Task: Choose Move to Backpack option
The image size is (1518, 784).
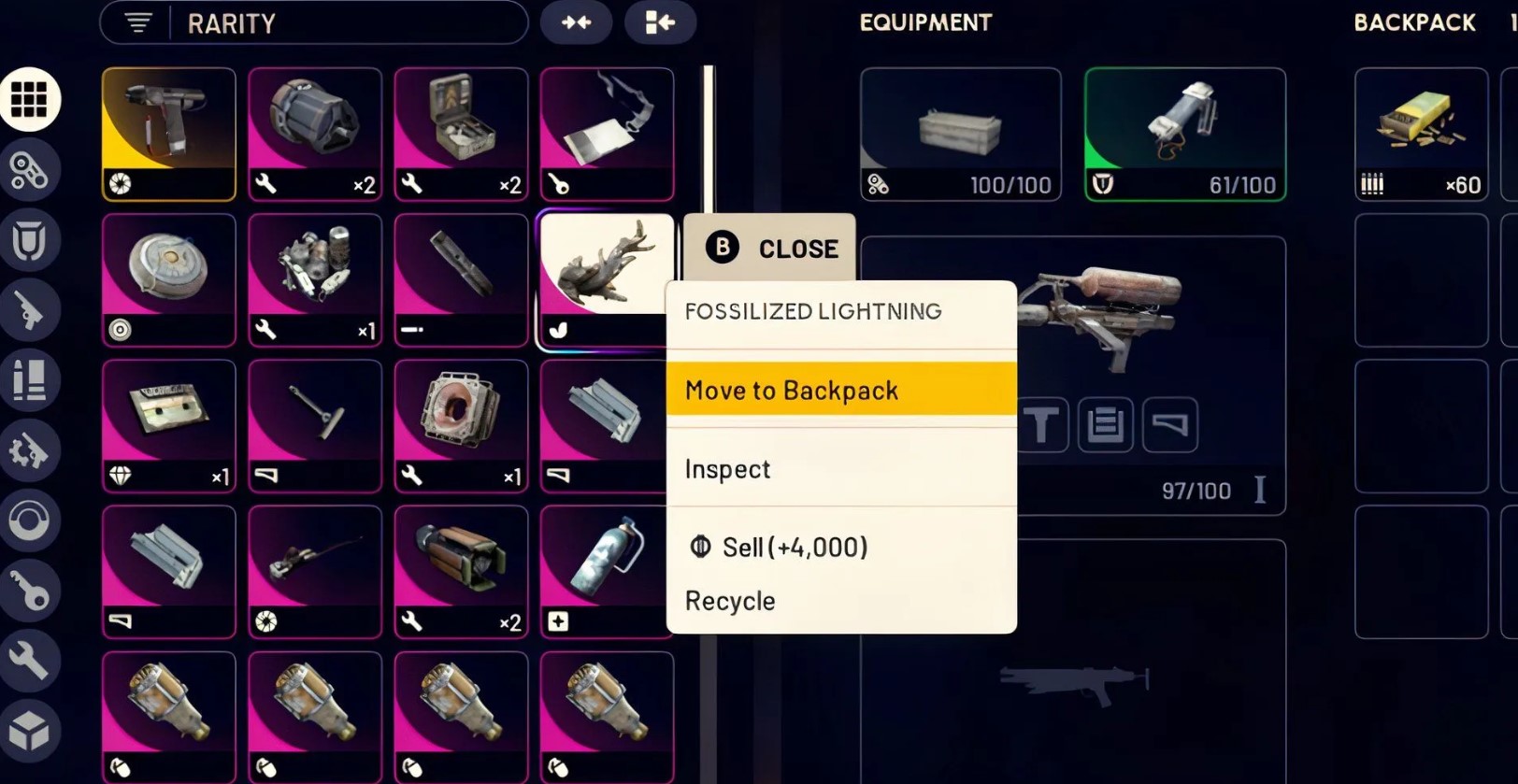Action: [x=840, y=390]
